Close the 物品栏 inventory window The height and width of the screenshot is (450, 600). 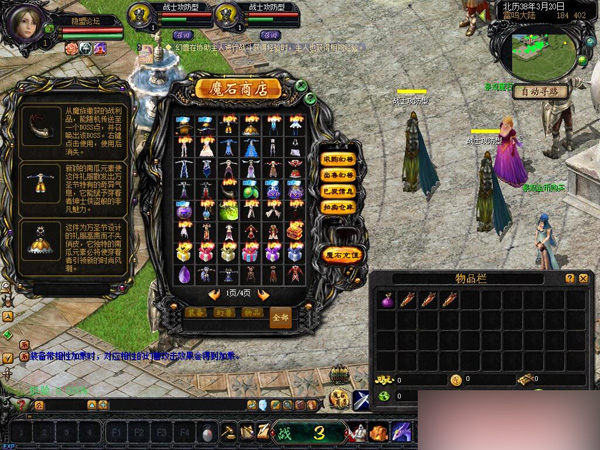tap(584, 278)
